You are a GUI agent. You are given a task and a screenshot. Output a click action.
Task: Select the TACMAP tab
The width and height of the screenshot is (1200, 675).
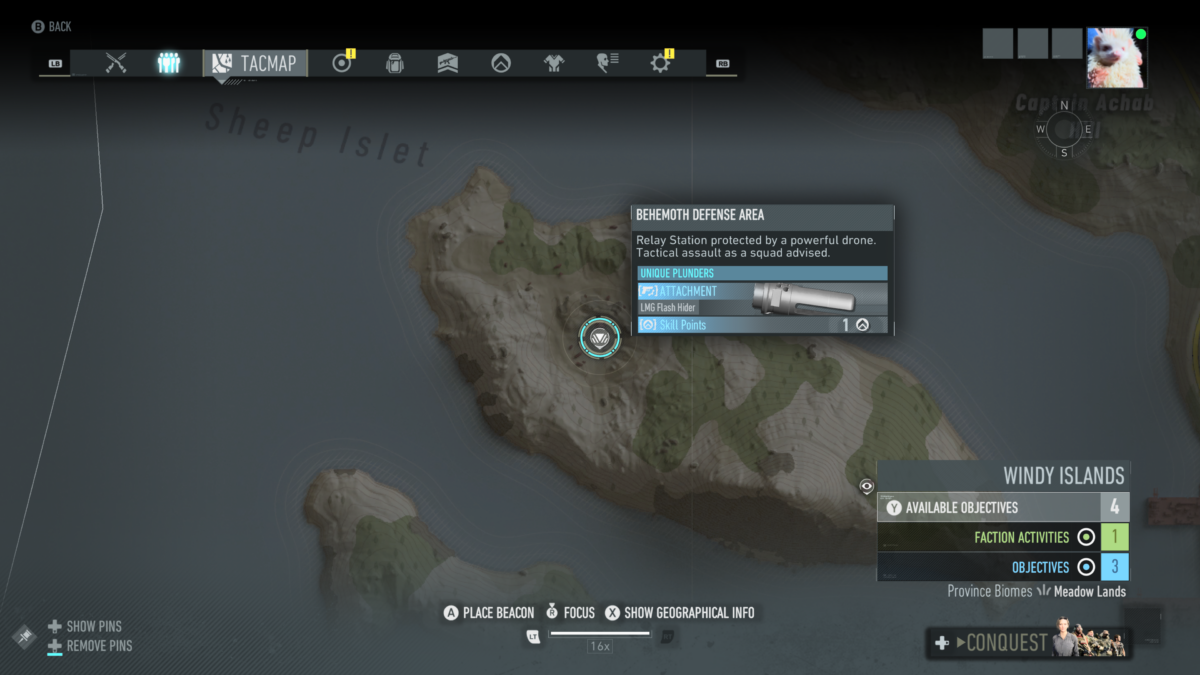(255, 63)
